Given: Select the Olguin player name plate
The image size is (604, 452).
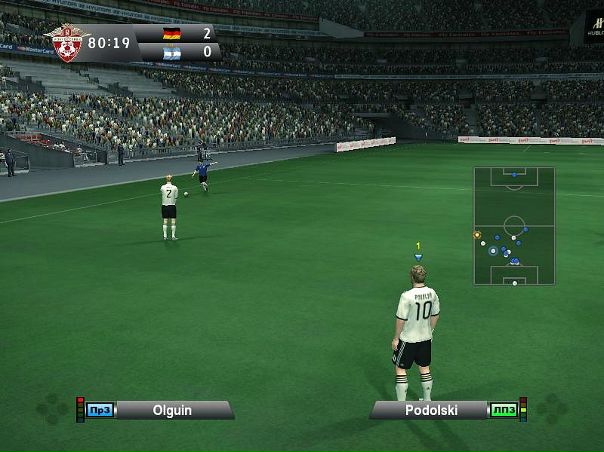Looking at the screenshot, I should [x=172, y=410].
